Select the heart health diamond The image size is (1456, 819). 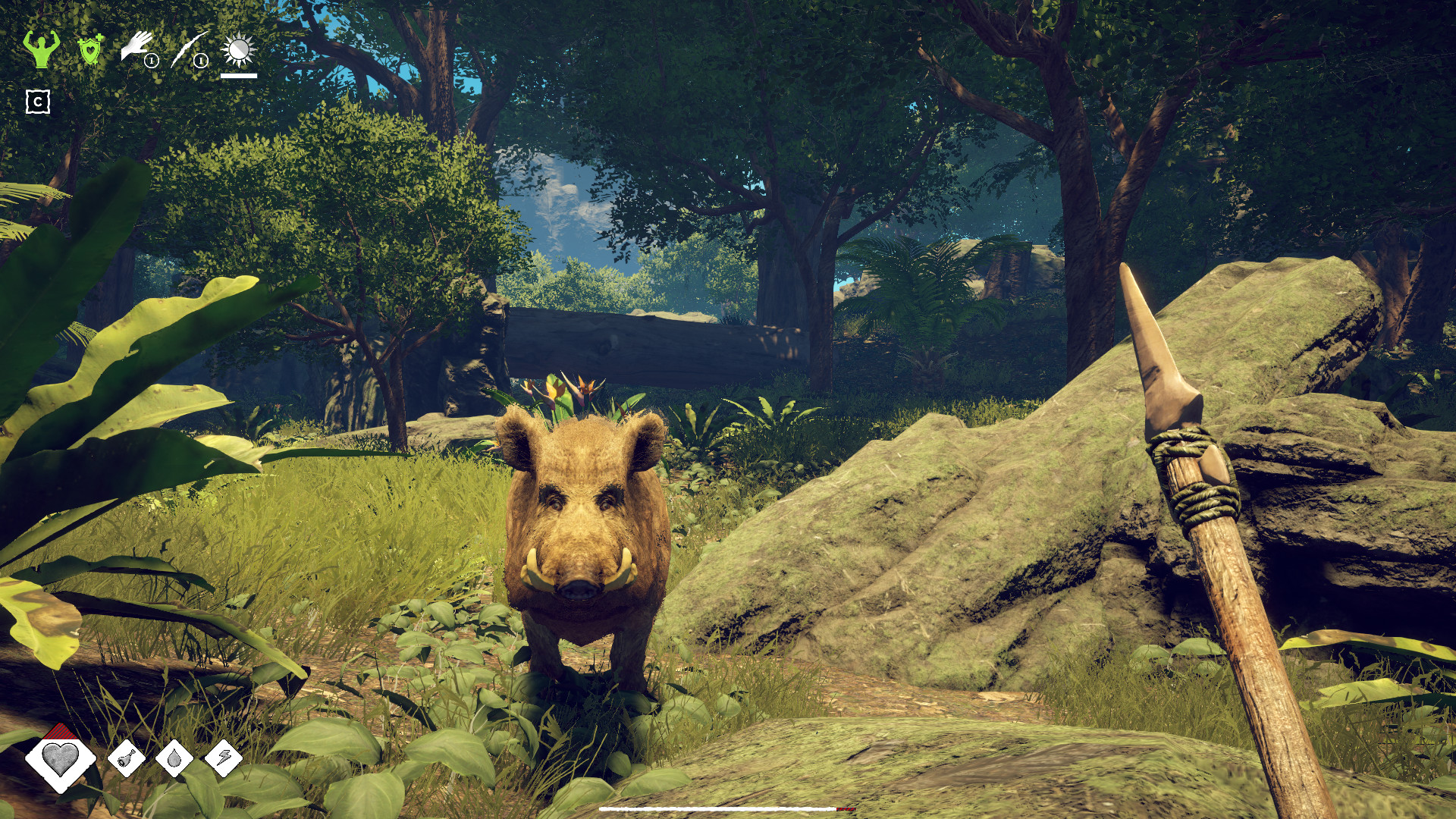(60, 758)
